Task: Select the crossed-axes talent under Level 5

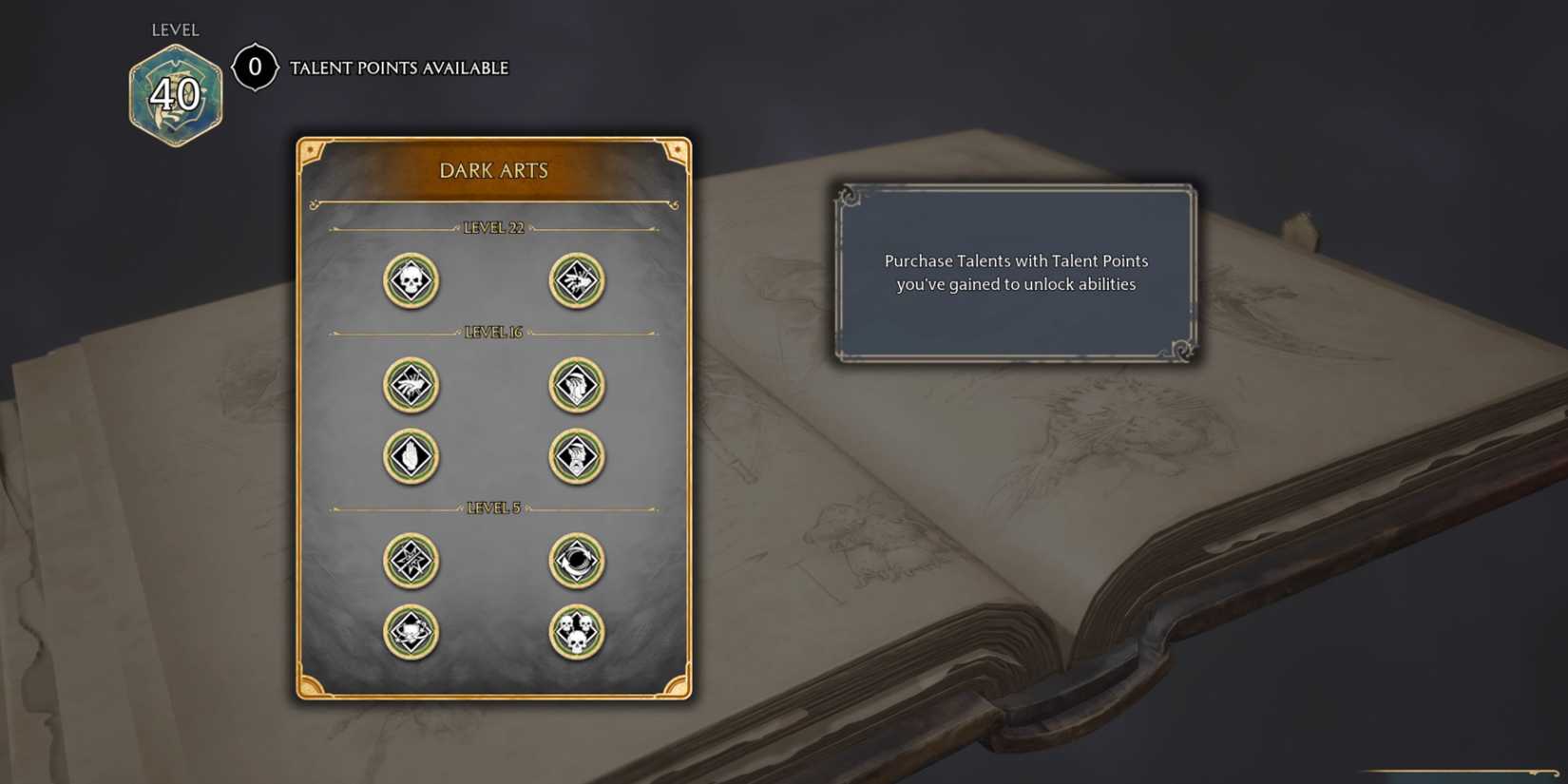Action: [410, 561]
